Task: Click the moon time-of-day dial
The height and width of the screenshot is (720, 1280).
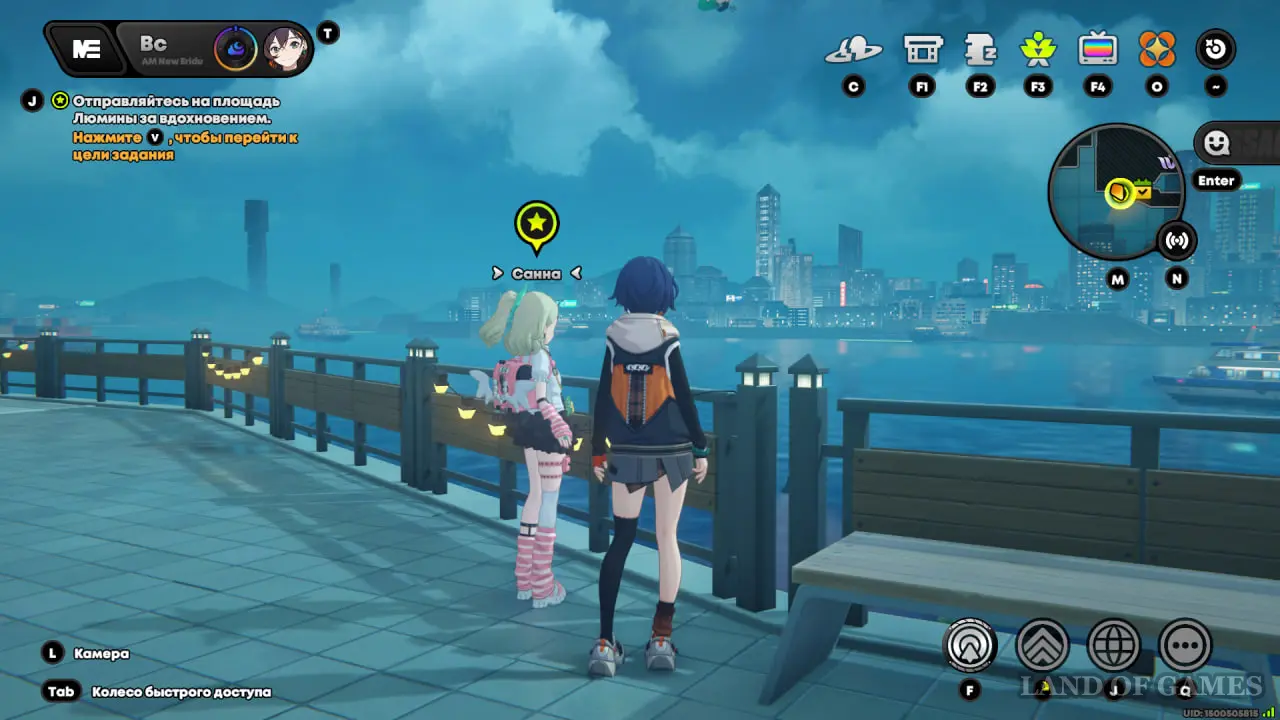Action: (x=235, y=48)
